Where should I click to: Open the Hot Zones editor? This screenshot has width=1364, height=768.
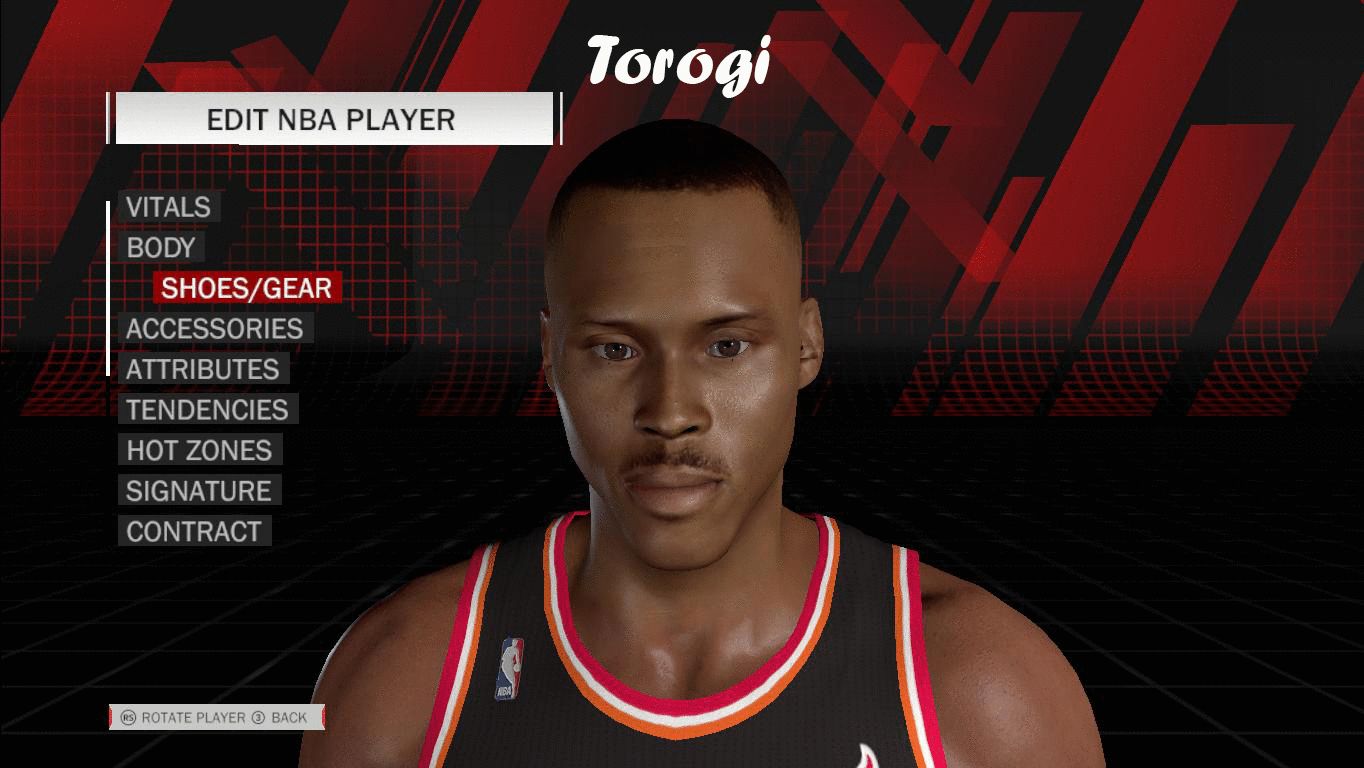pos(199,450)
